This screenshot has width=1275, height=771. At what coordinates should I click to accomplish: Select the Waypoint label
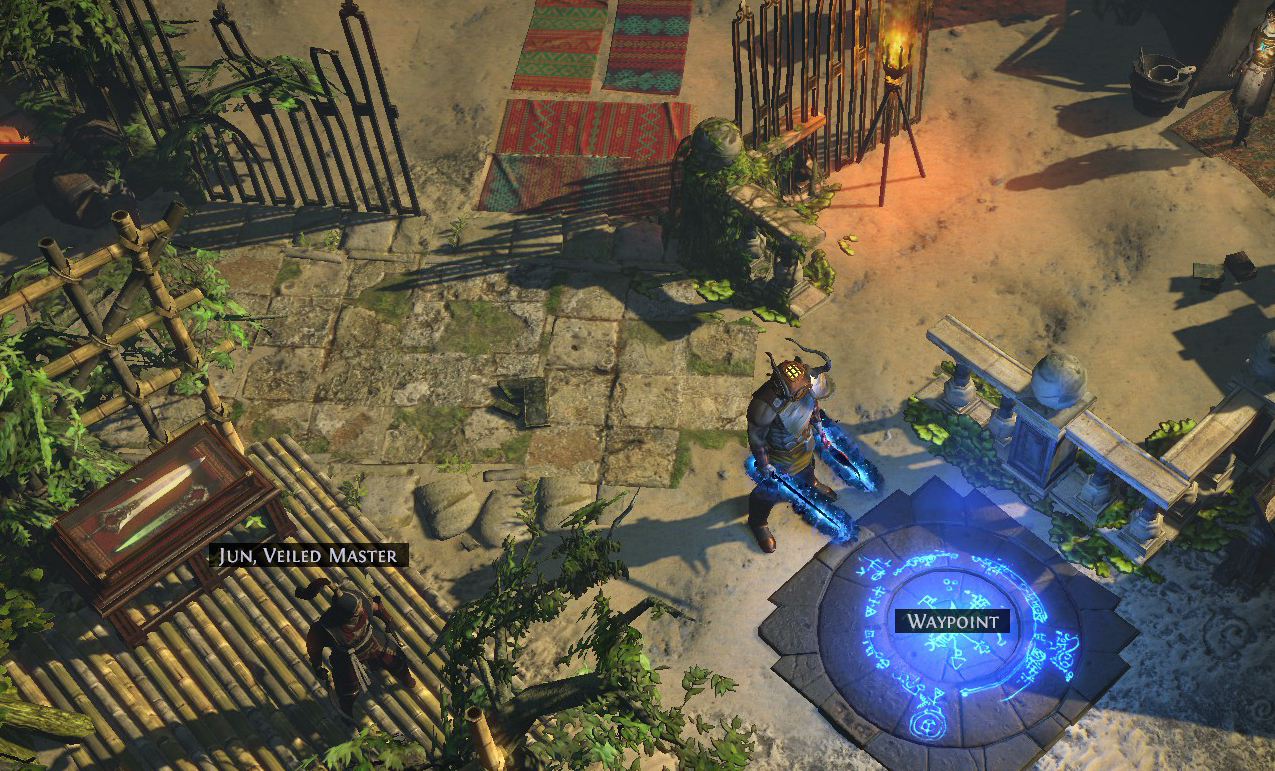pos(952,621)
